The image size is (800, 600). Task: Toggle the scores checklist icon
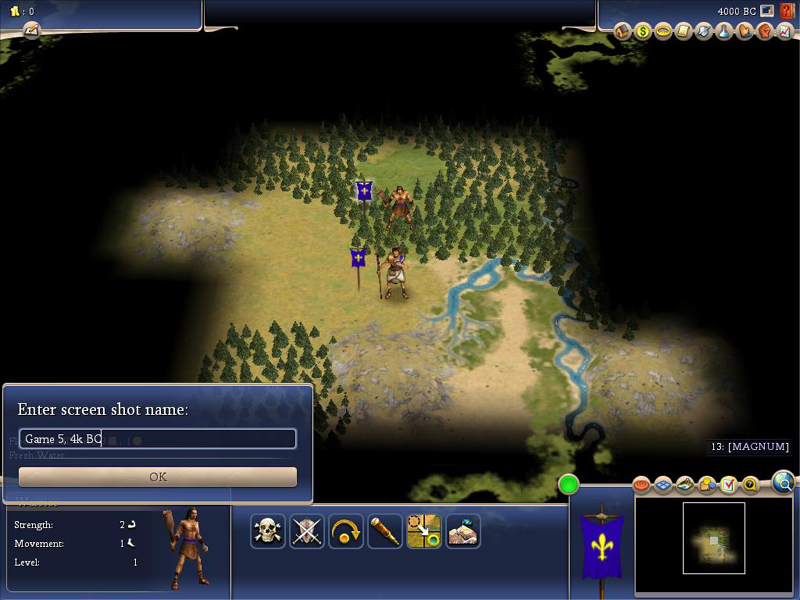tap(729, 486)
